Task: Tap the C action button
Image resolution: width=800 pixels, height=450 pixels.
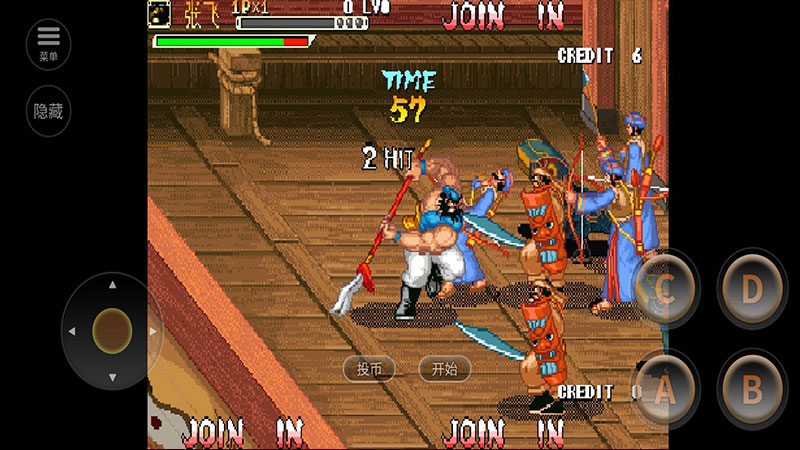Action: (x=665, y=289)
